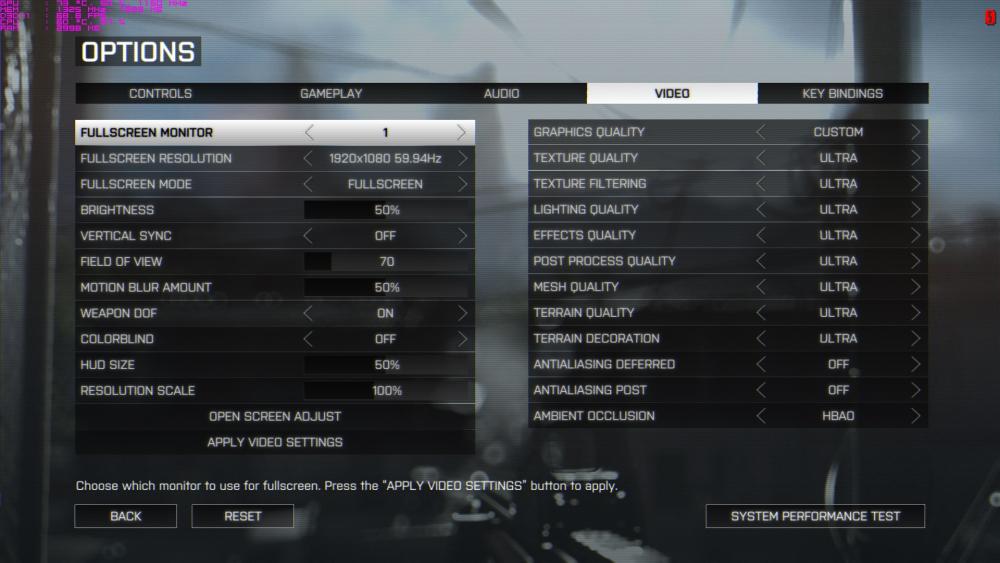1000x563 pixels.
Task: Reset the video options
Action: point(243,516)
